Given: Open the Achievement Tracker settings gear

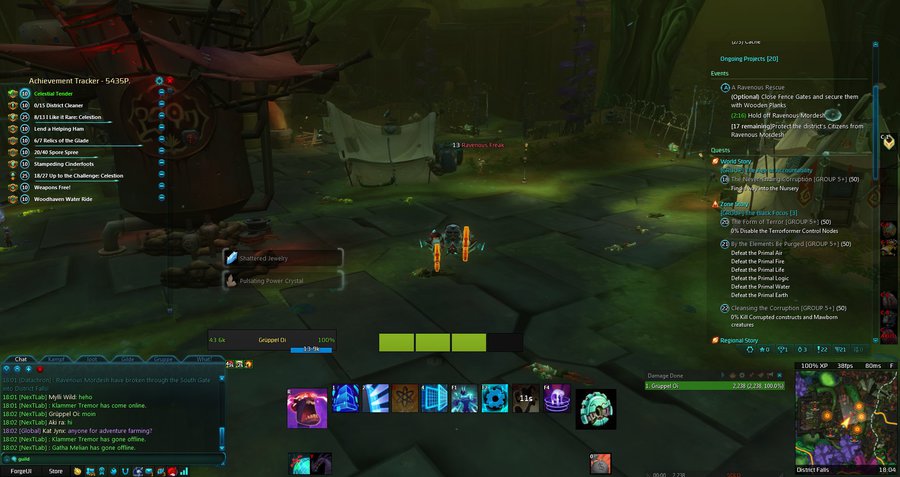Looking at the screenshot, I should (158, 80).
